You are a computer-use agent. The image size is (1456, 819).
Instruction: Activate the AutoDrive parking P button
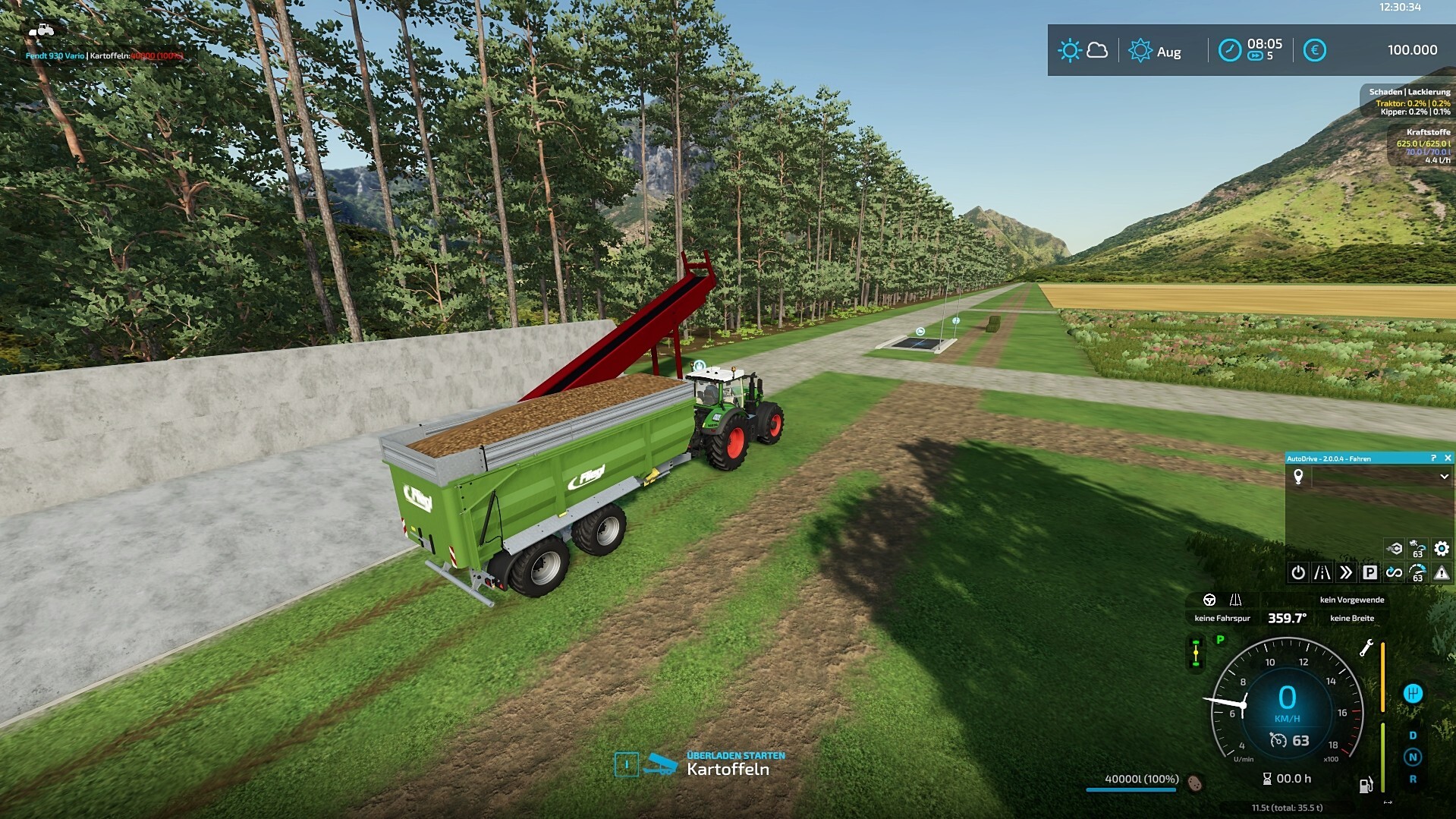coord(1370,572)
